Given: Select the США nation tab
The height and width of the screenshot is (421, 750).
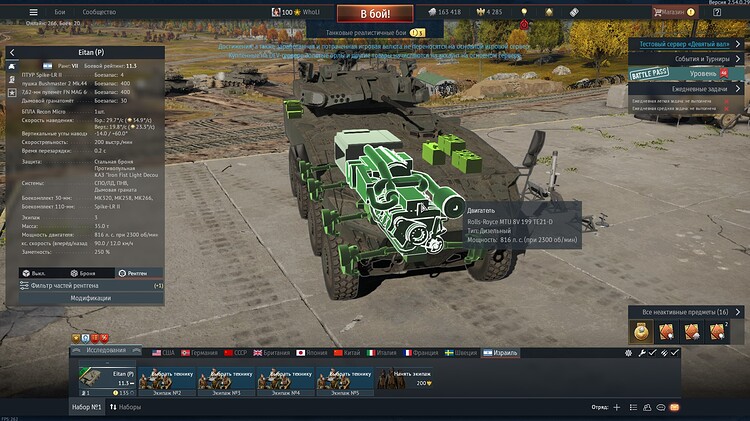Looking at the screenshot, I should [x=162, y=352].
